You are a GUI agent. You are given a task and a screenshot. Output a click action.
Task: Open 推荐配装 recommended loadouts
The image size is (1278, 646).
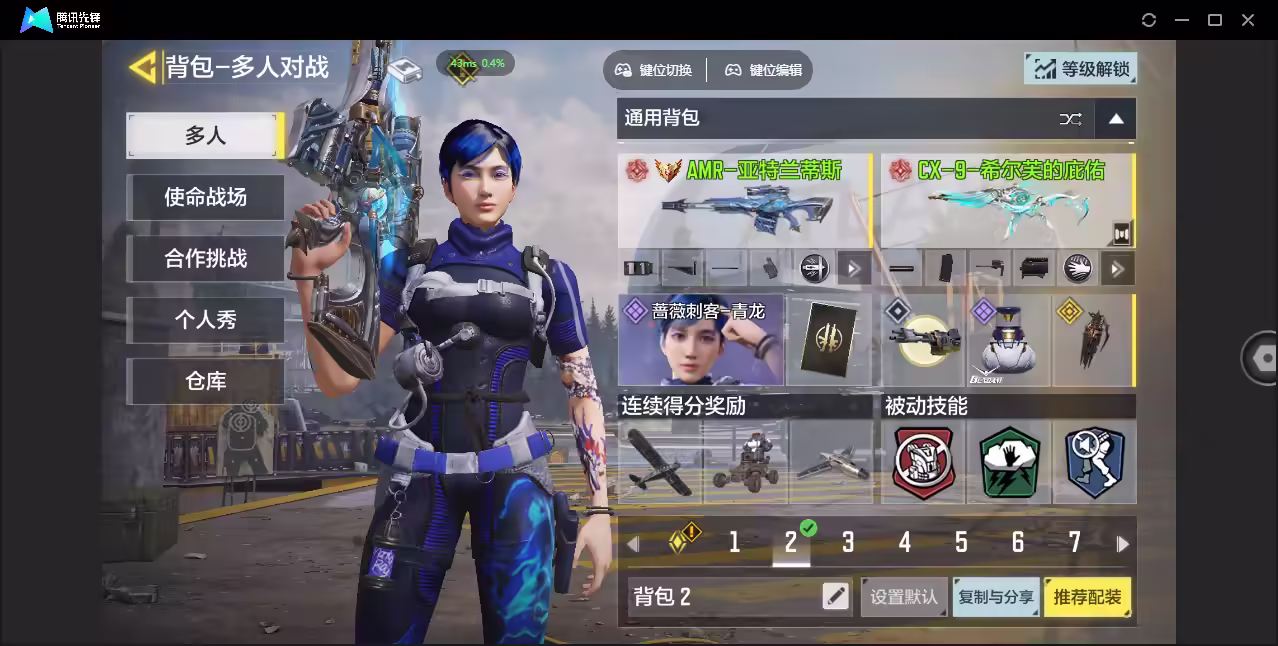pyautogui.click(x=1087, y=597)
